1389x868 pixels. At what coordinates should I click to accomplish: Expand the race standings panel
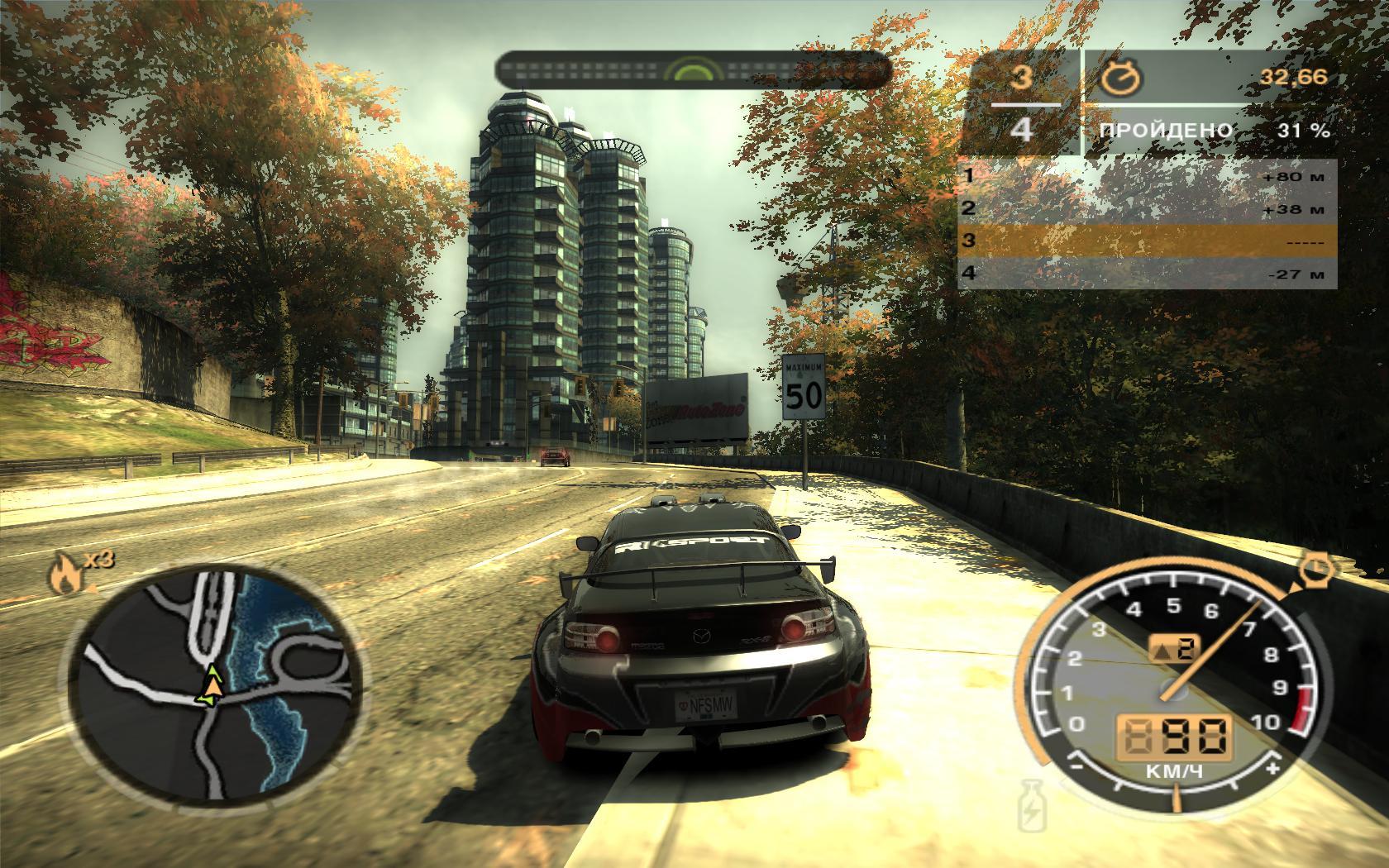pyautogui.click(x=1149, y=223)
